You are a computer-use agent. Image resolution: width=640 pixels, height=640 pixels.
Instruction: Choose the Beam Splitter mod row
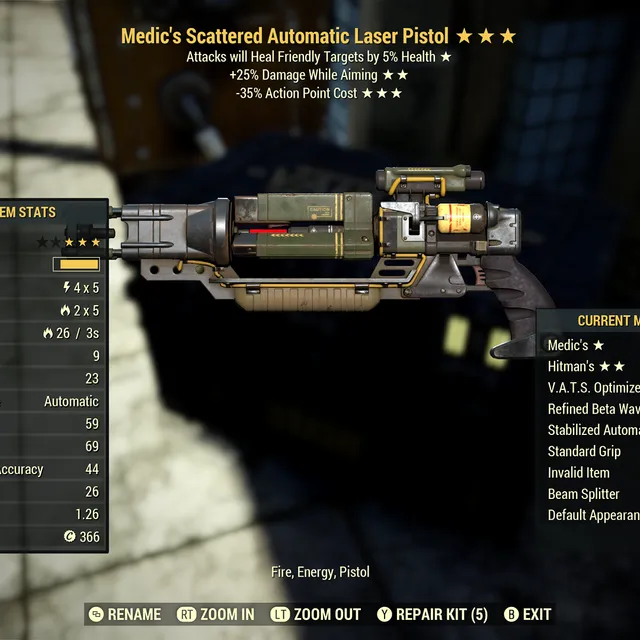tap(583, 494)
